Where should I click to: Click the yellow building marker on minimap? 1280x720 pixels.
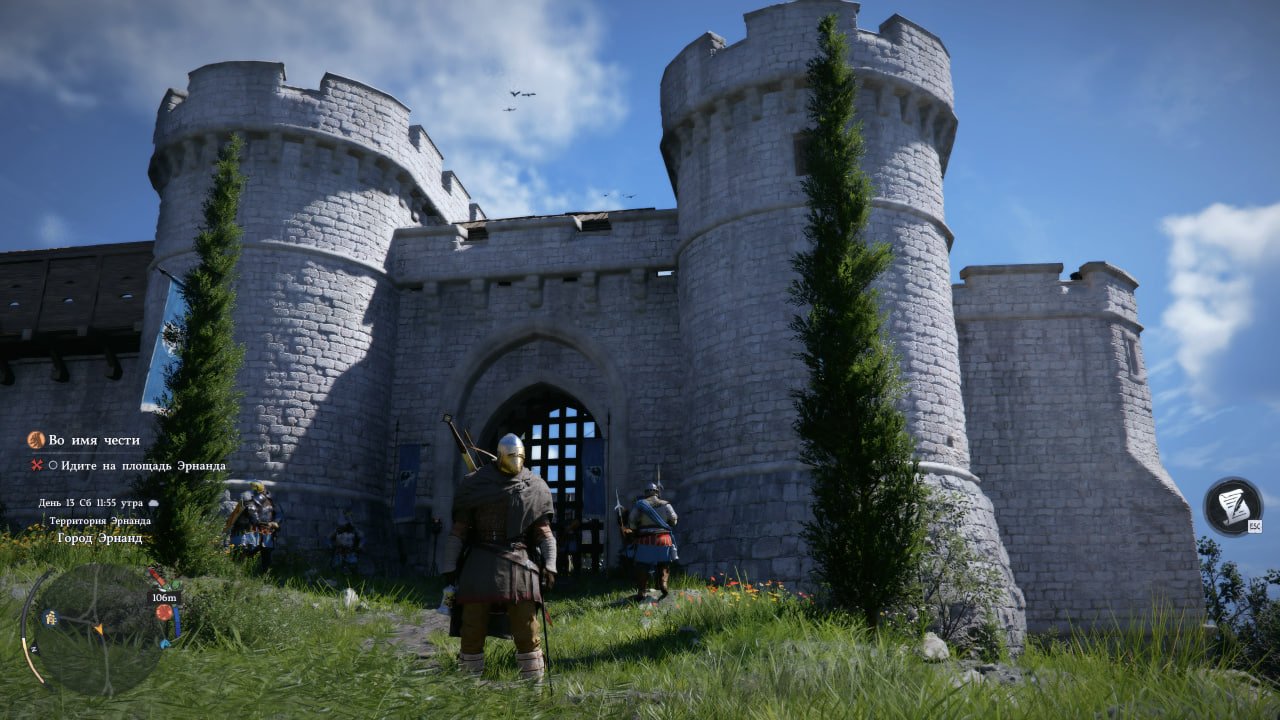click(49, 619)
